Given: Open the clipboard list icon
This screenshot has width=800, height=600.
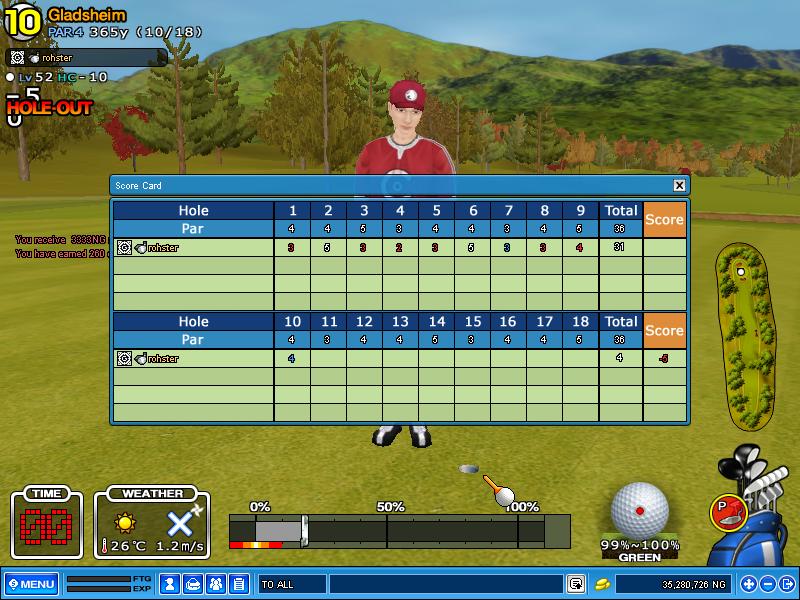Looking at the screenshot, I should [239, 584].
